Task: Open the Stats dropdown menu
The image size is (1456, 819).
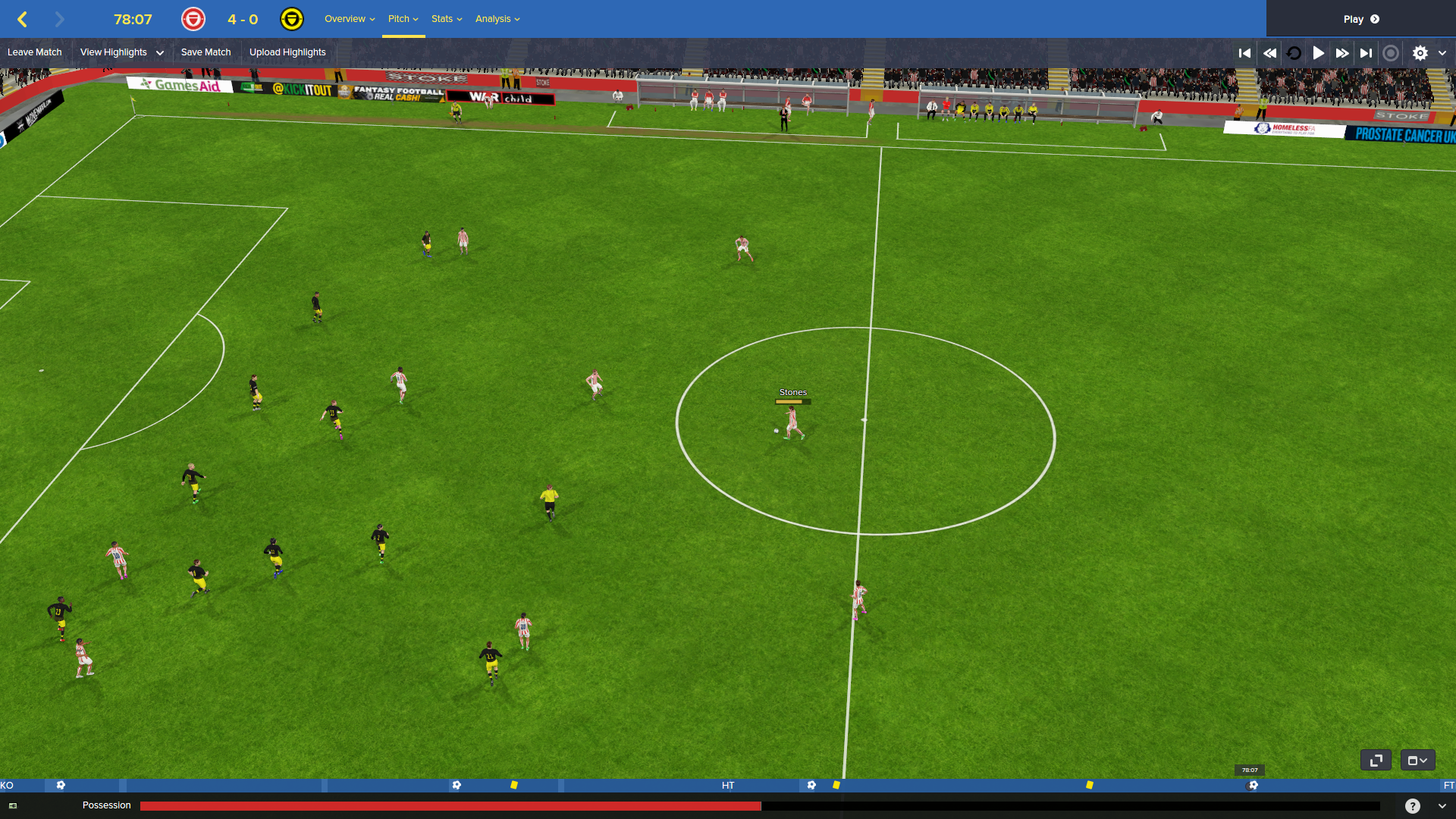Action: 446,19
